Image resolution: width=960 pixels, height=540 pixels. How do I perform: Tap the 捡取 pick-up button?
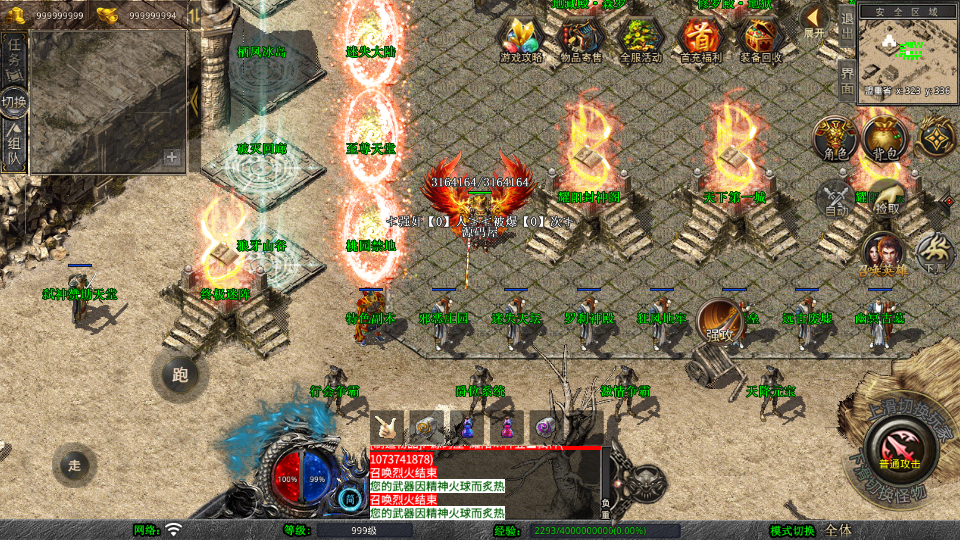click(x=884, y=198)
